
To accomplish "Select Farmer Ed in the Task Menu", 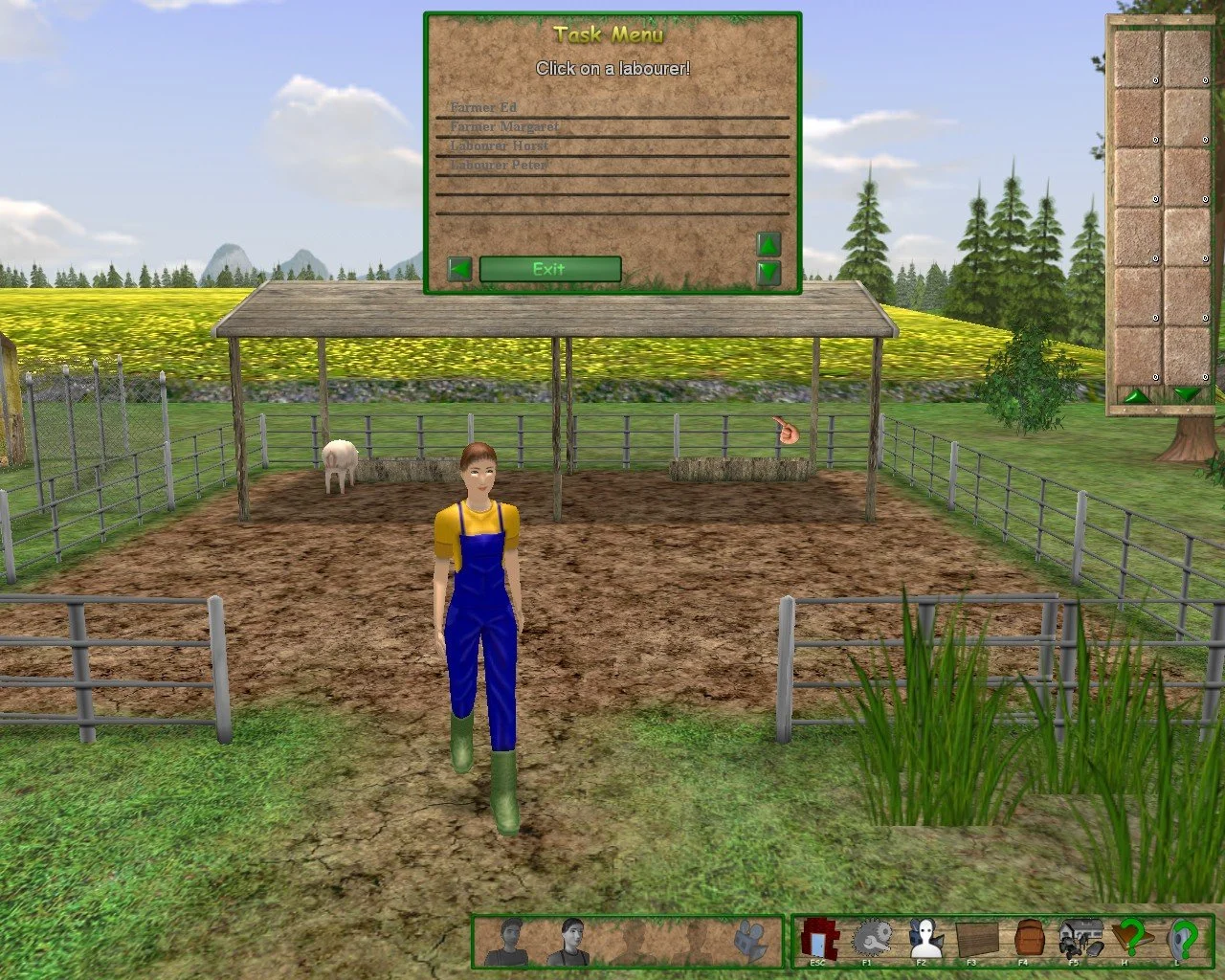I will [483, 107].
